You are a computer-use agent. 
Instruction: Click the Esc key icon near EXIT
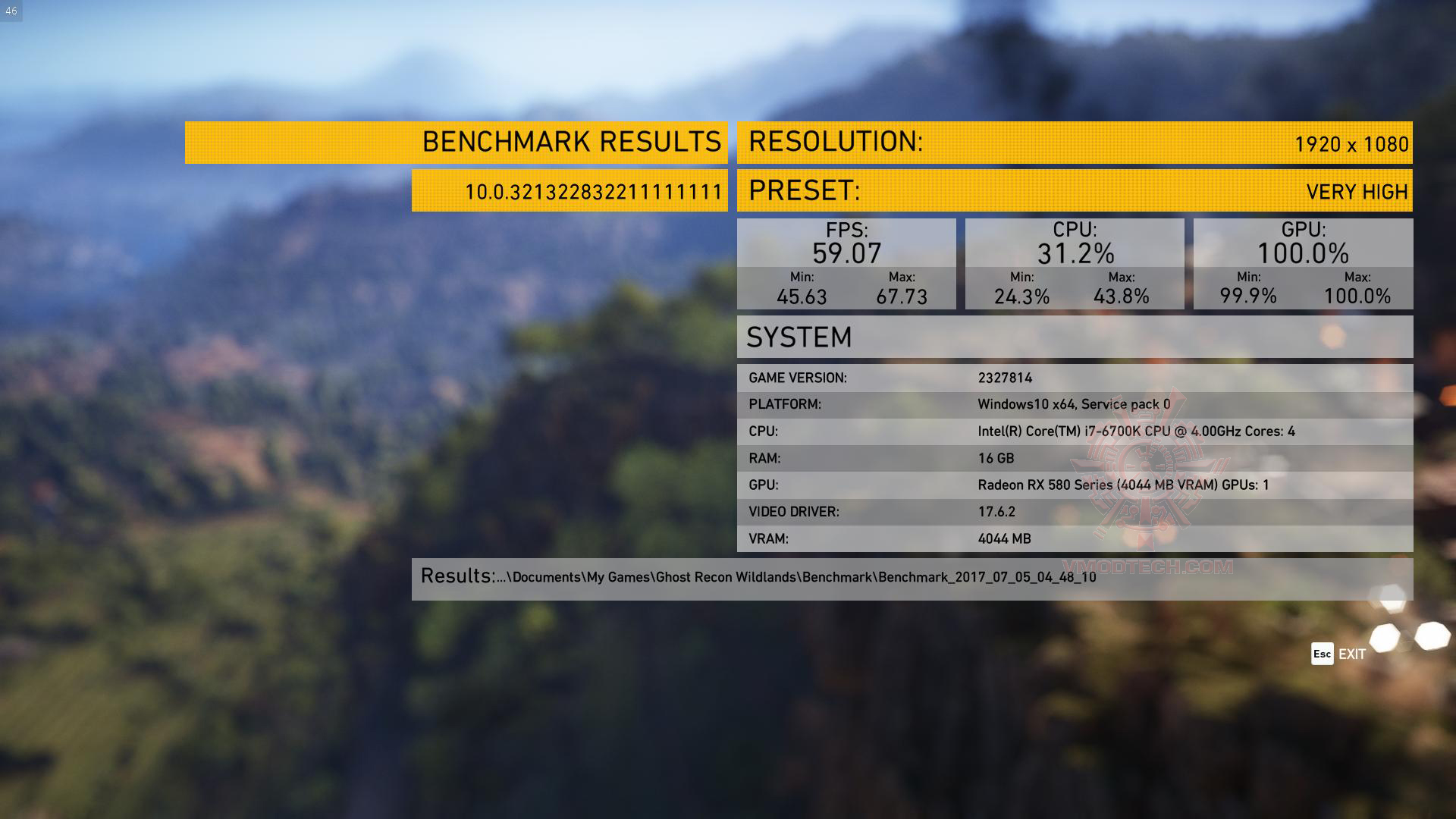[x=1319, y=654]
